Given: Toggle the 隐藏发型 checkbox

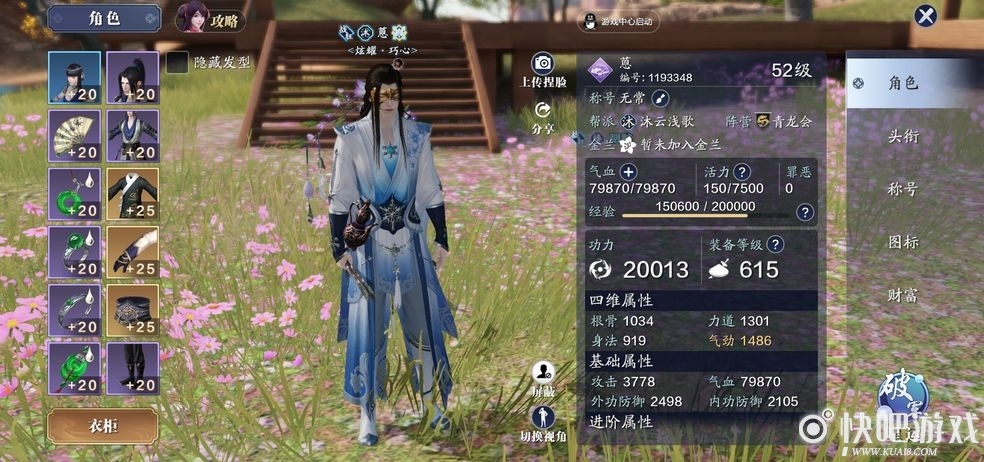Looking at the screenshot, I should click(x=177, y=63).
